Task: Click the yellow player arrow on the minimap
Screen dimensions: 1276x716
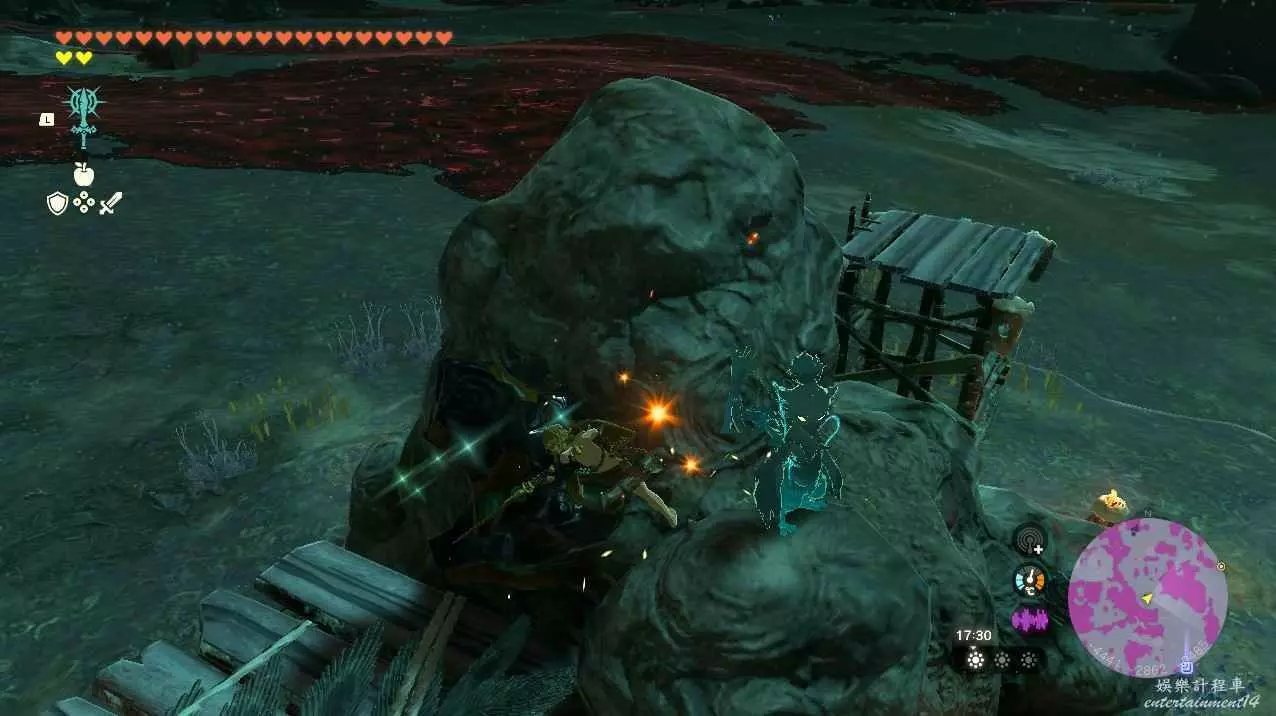Action: click(1148, 598)
